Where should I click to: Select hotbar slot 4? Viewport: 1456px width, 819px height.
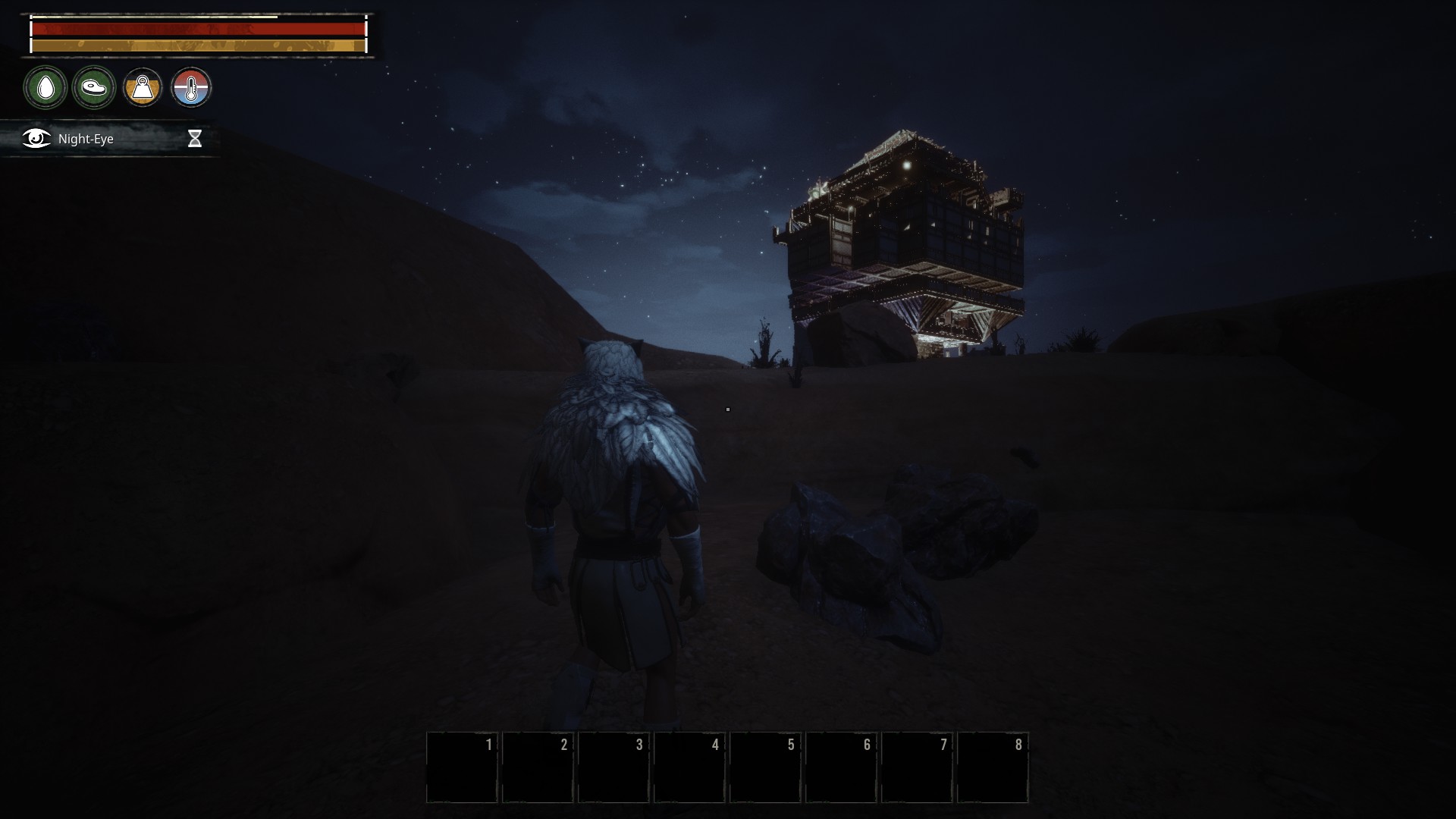690,767
